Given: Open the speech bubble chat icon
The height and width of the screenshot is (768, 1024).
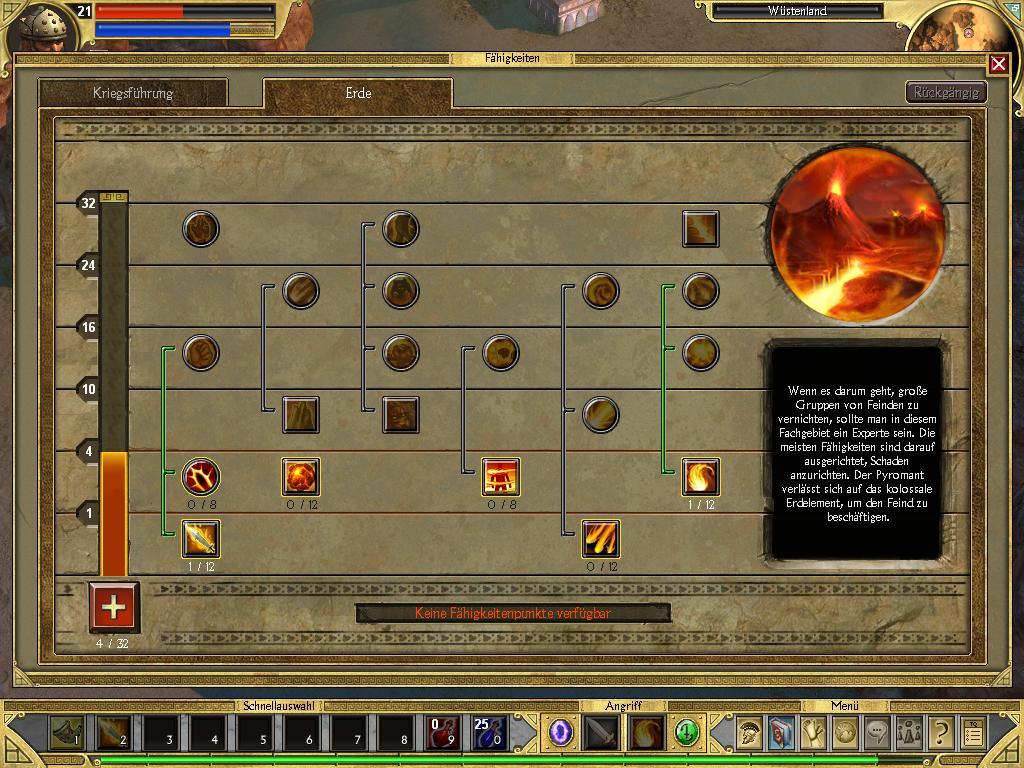Looking at the screenshot, I should pyautogui.click(x=876, y=733).
